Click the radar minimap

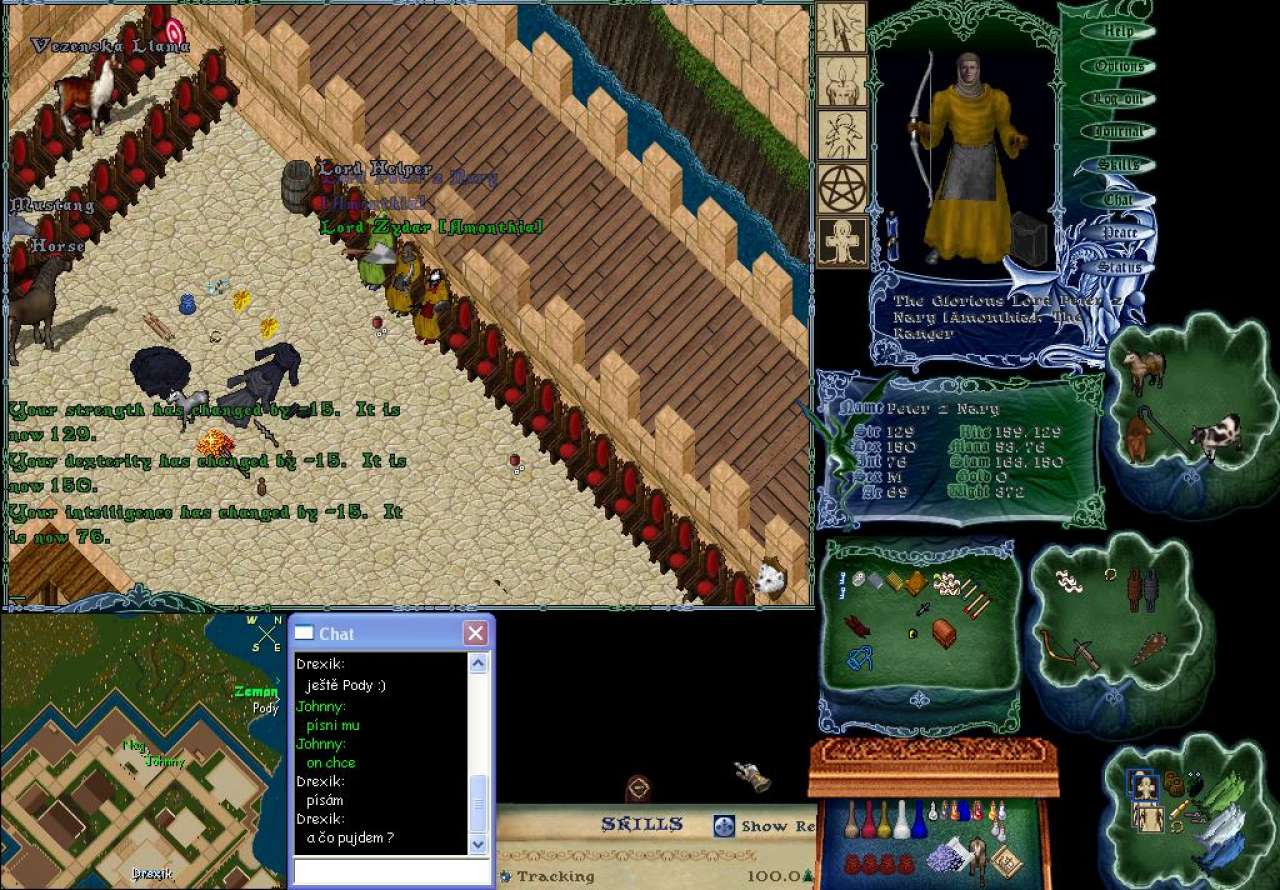(140, 750)
